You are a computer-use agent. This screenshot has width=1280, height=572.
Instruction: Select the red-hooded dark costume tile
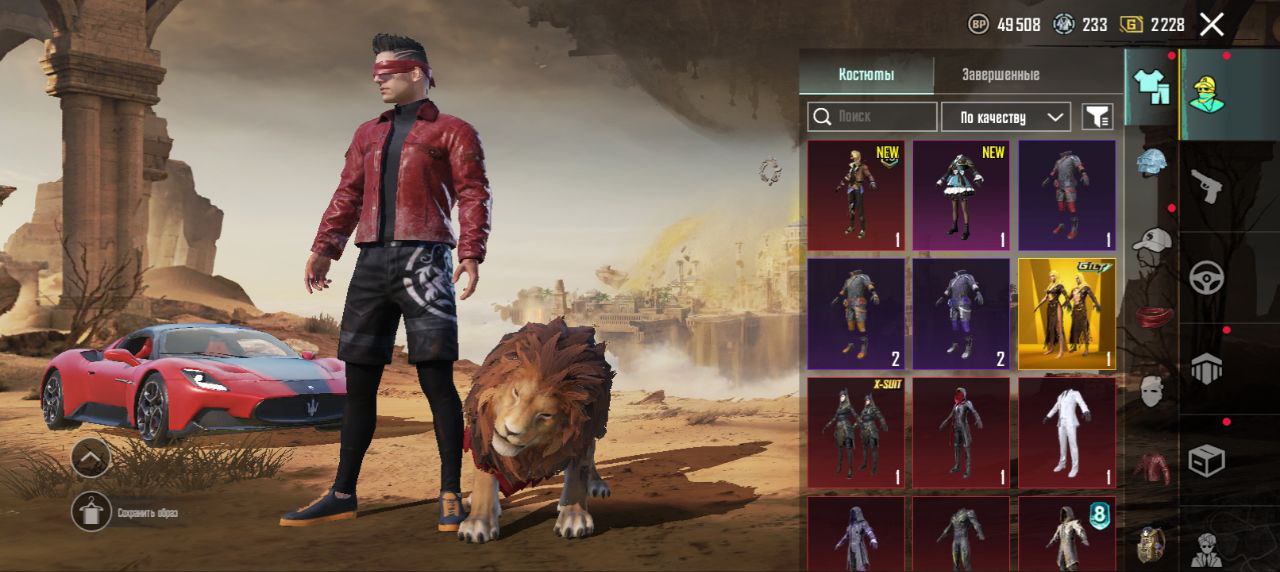point(961,432)
